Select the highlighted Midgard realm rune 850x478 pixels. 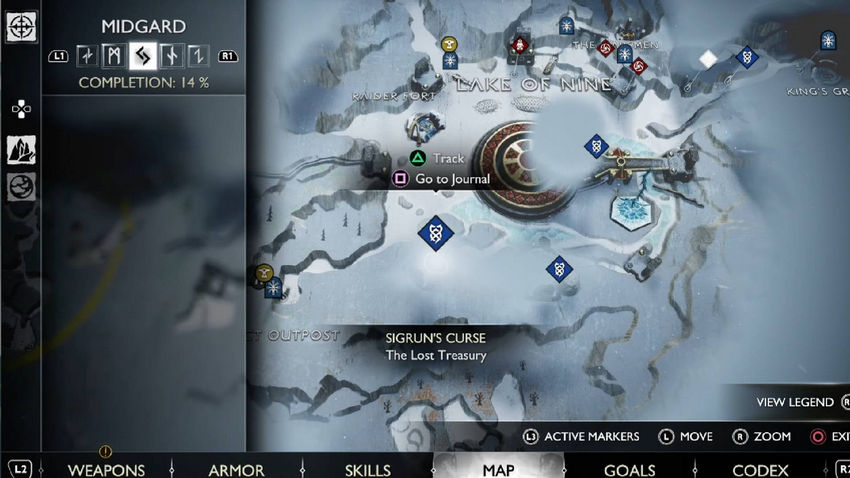[142, 56]
